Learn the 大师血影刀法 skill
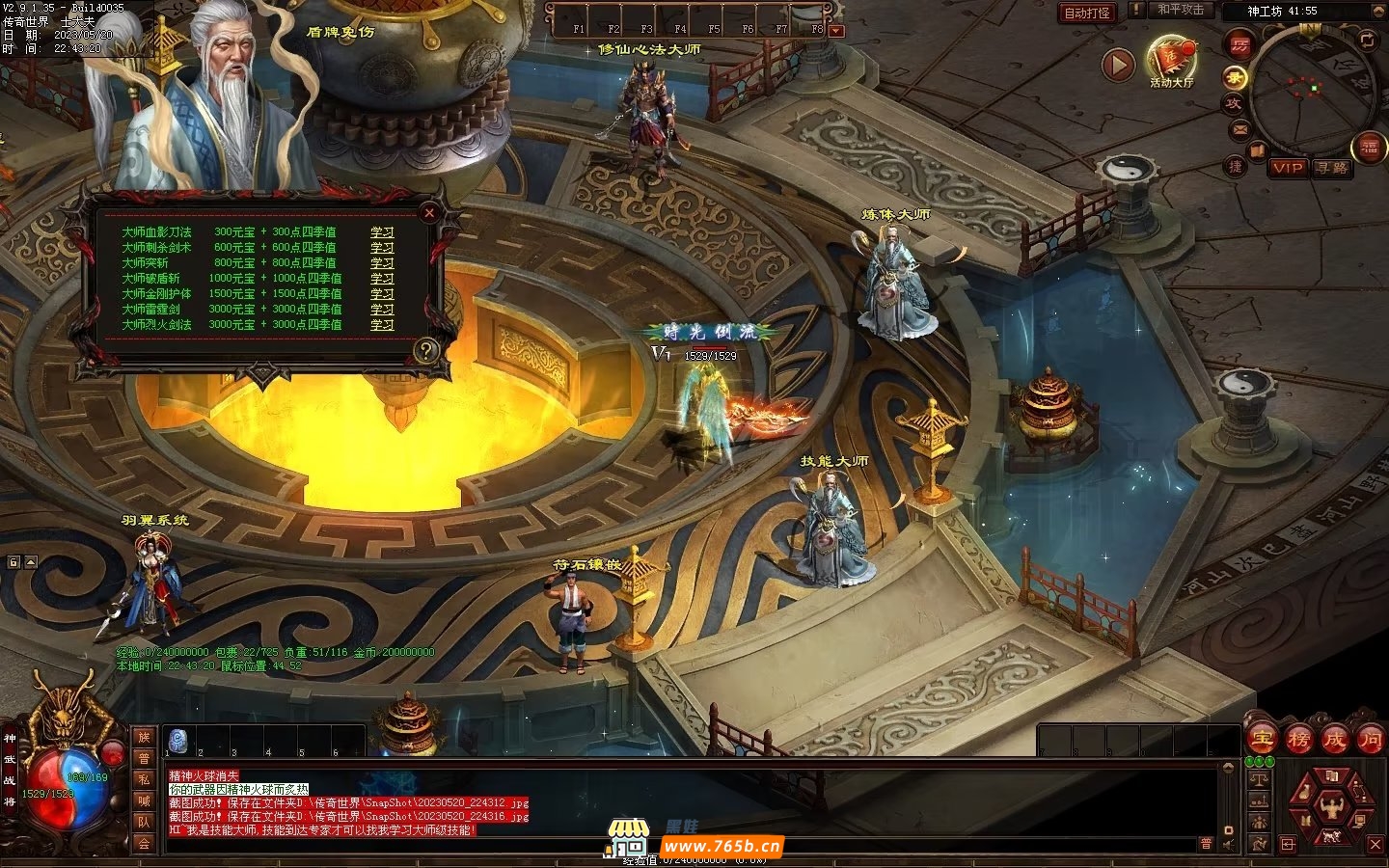Screen dimensions: 1389x868 [382, 232]
